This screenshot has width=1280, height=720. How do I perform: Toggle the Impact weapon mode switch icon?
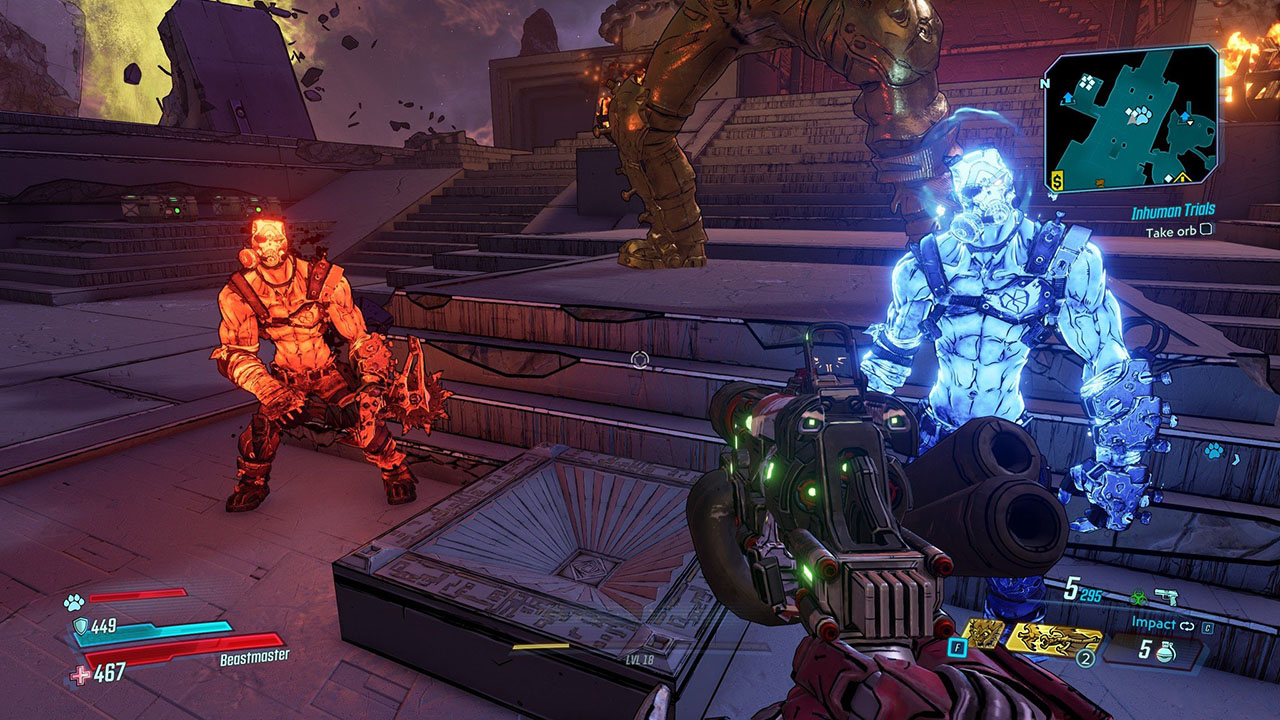pos(1187,624)
